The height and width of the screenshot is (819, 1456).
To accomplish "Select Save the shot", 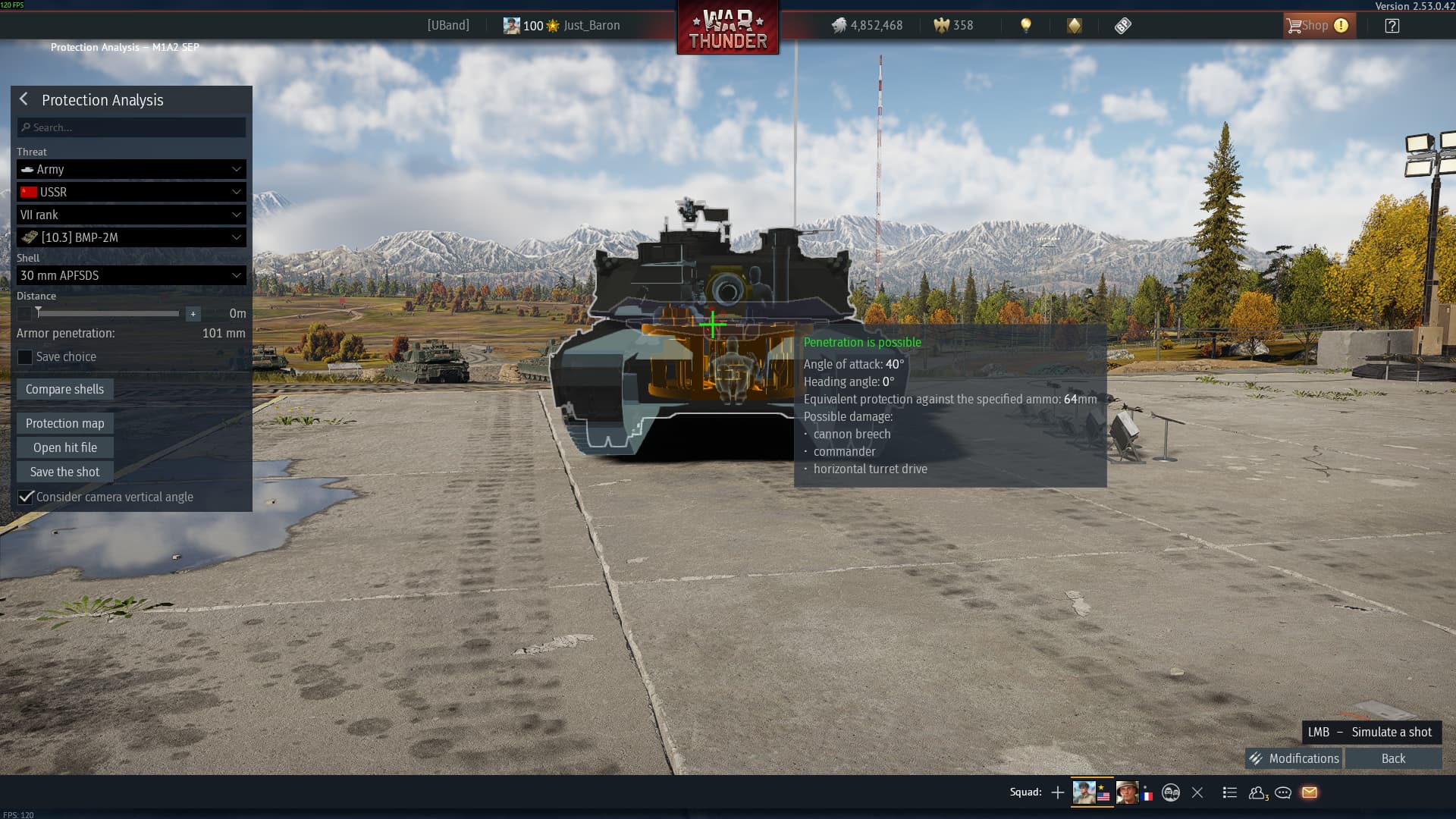I will pos(65,472).
